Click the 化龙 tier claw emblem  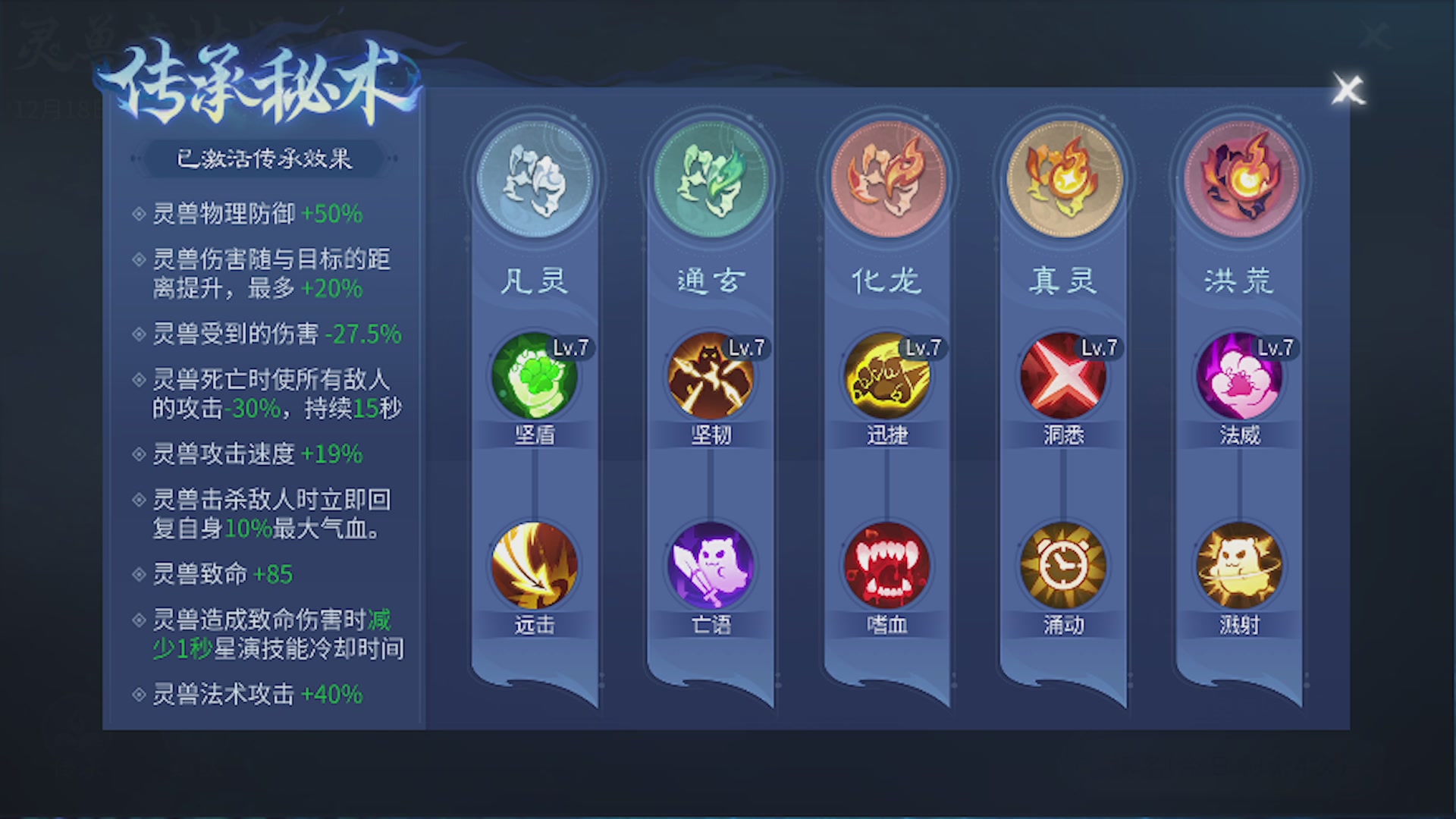[888, 176]
